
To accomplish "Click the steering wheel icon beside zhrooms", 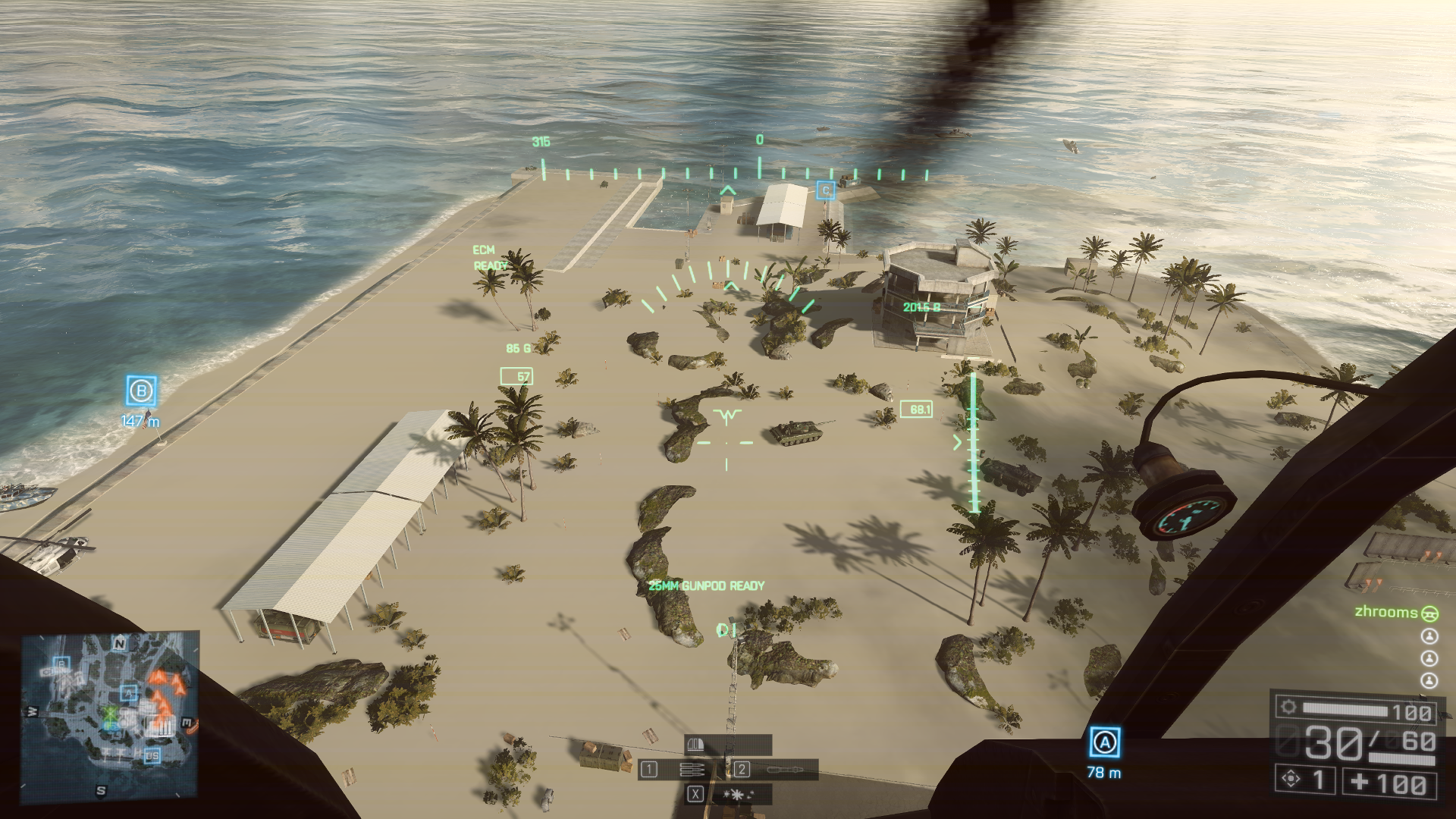I will (x=1429, y=613).
